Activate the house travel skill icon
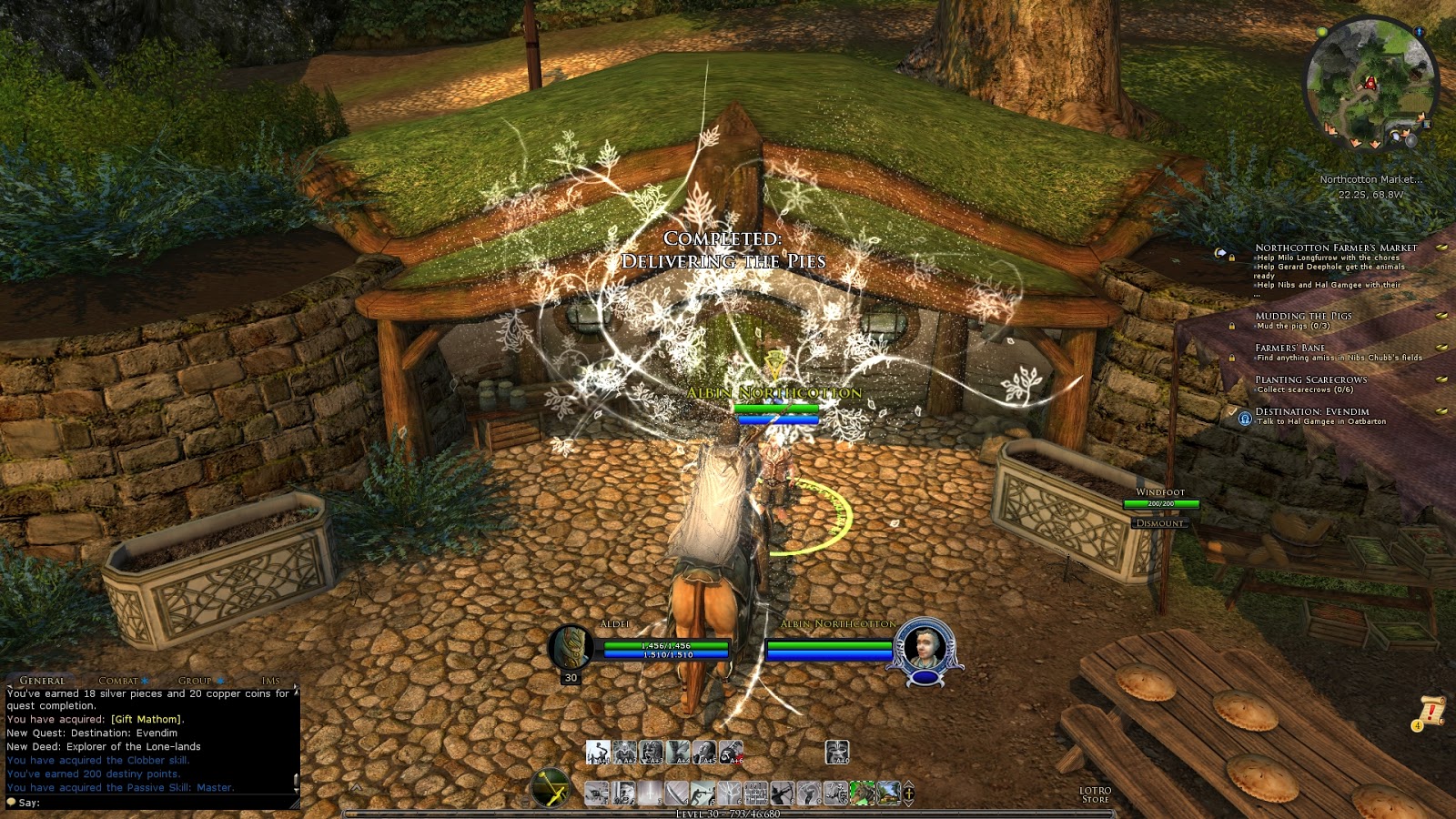The image size is (1456, 819). pyautogui.click(x=887, y=793)
